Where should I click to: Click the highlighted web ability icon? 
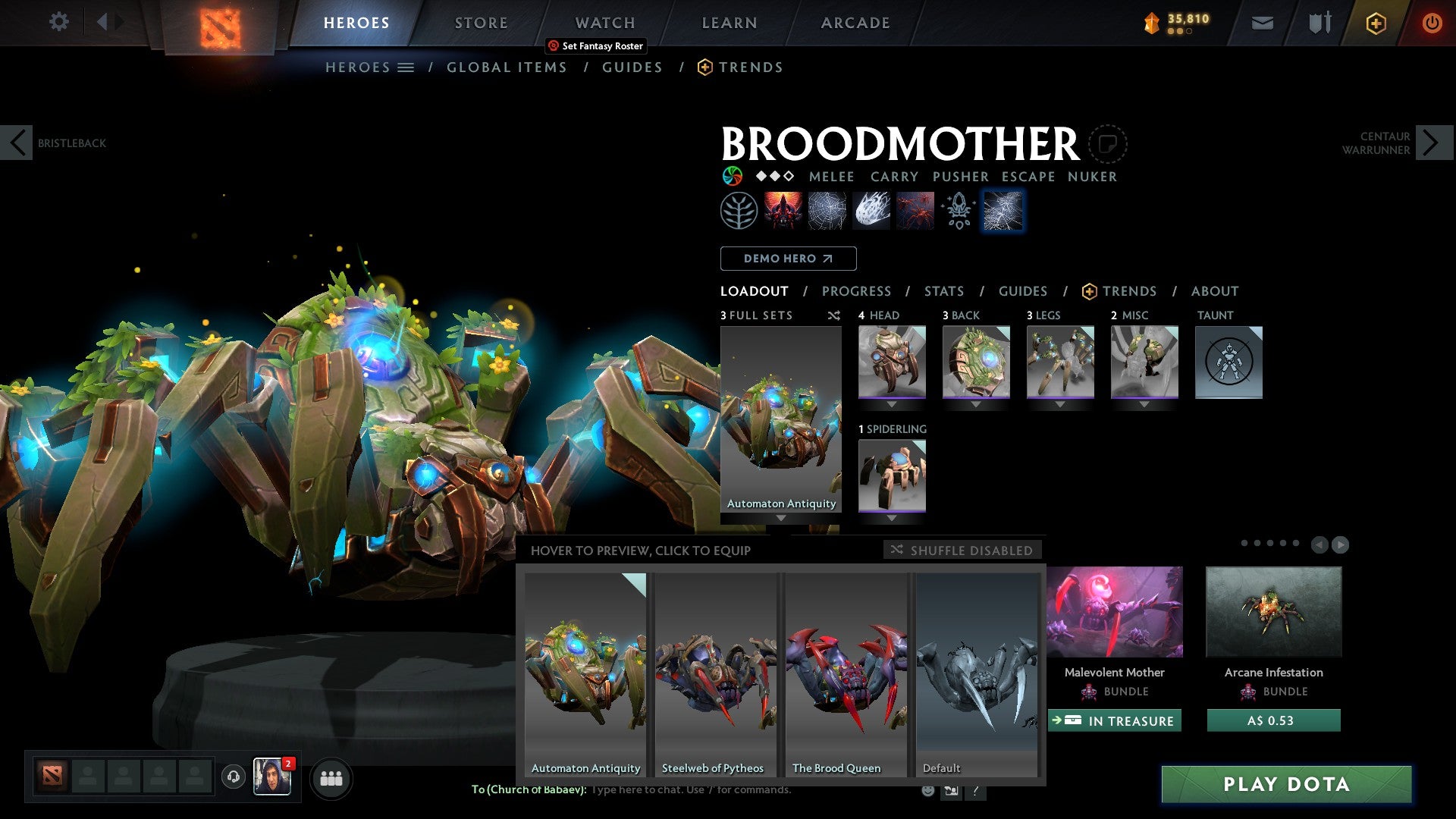1003,210
